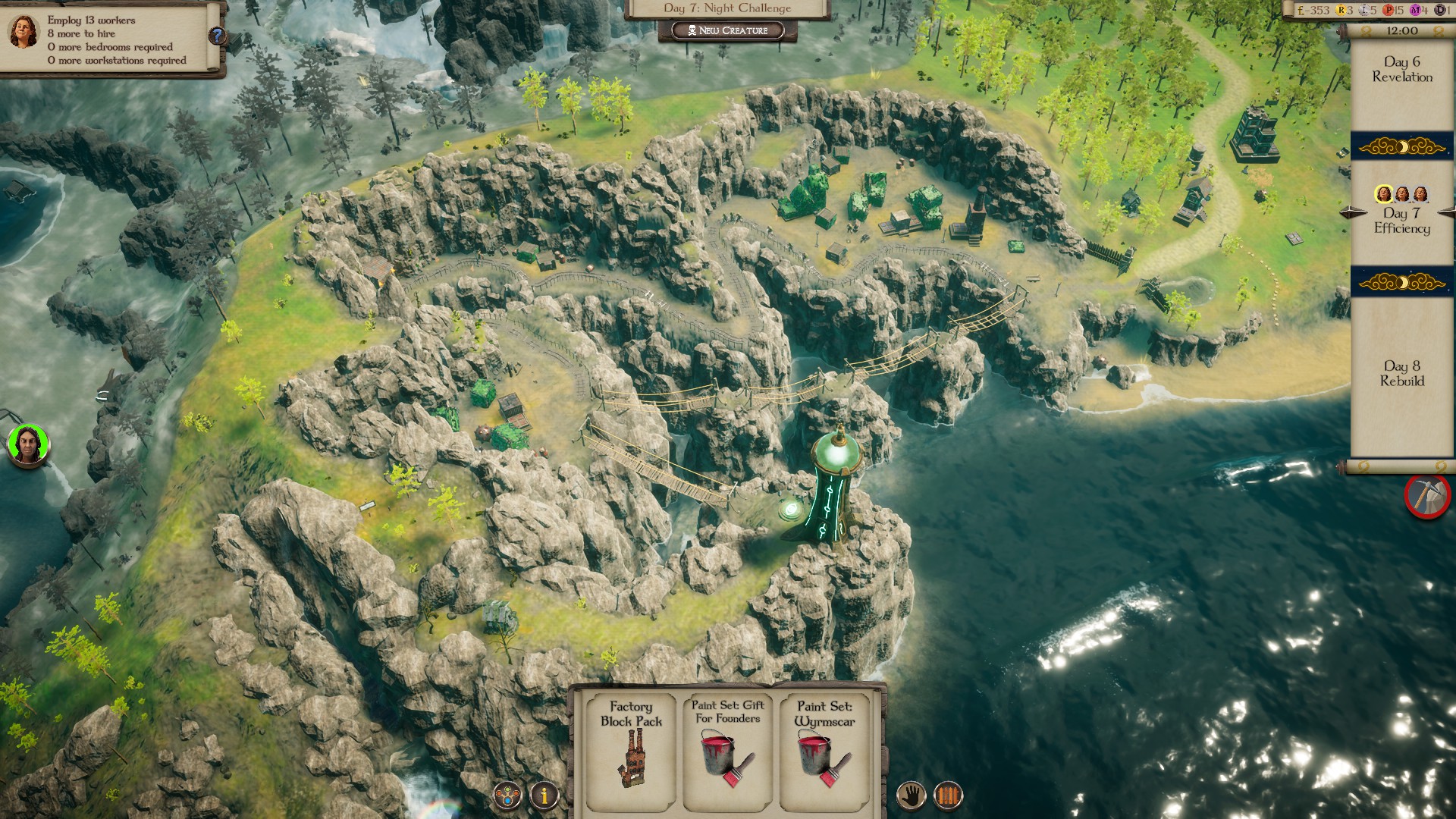Viewport: 1456px width, 819px height.
Task: Click the gold R medal resource icon
Action: click(x=1341, y=10)
